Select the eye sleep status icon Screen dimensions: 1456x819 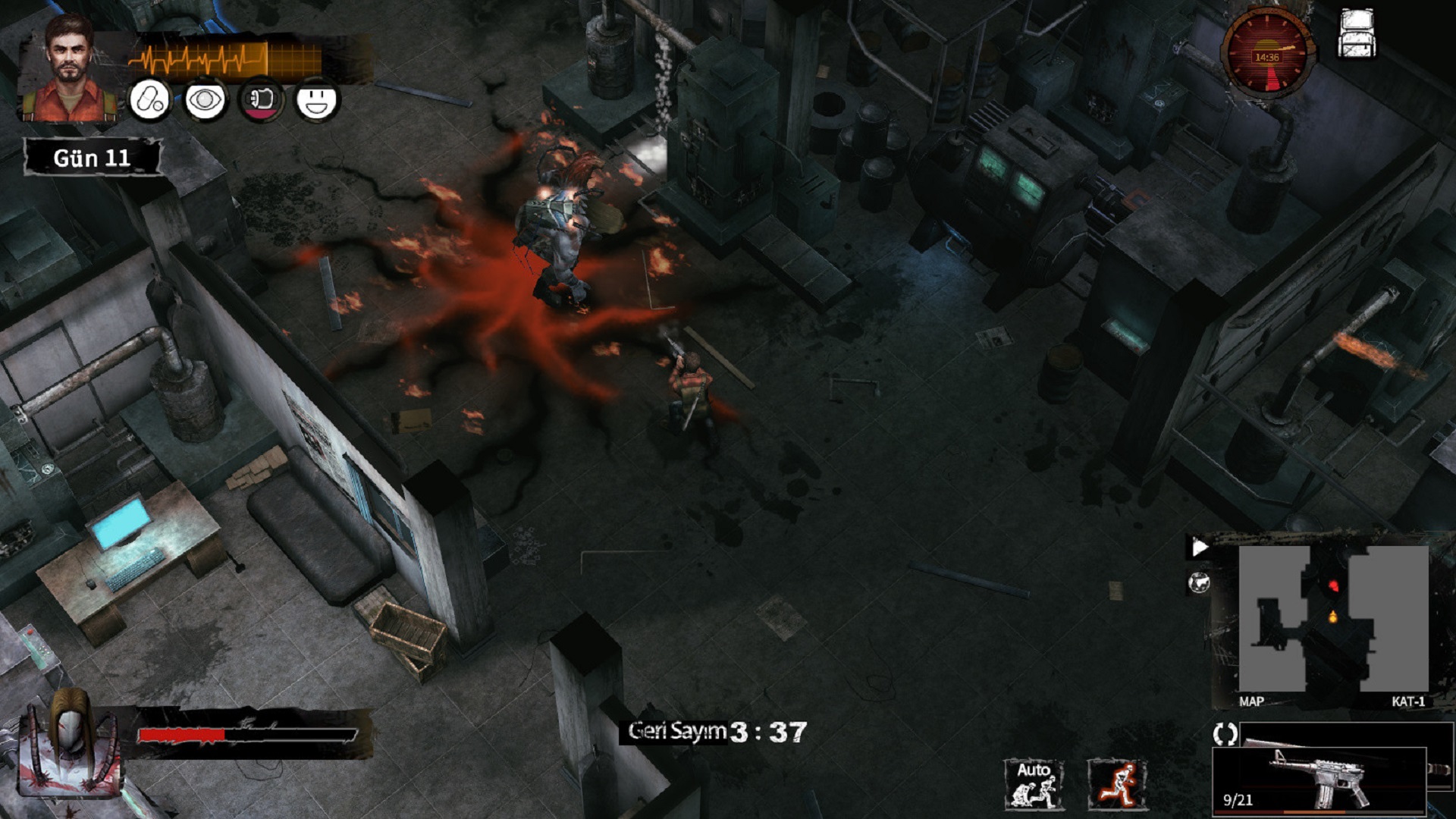(x=206, y=100)
